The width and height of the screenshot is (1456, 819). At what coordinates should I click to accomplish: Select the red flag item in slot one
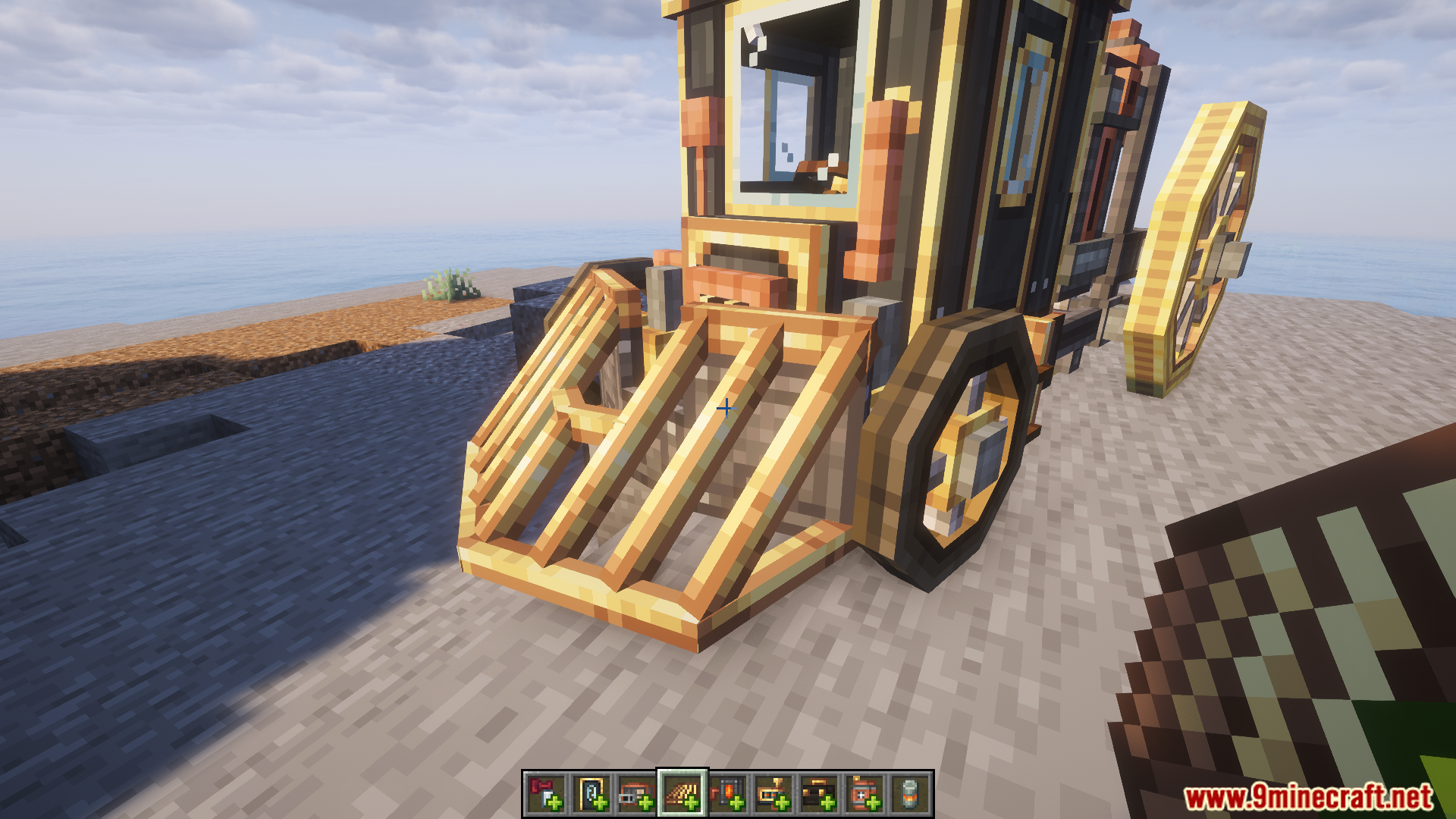[x=544, y=792]
